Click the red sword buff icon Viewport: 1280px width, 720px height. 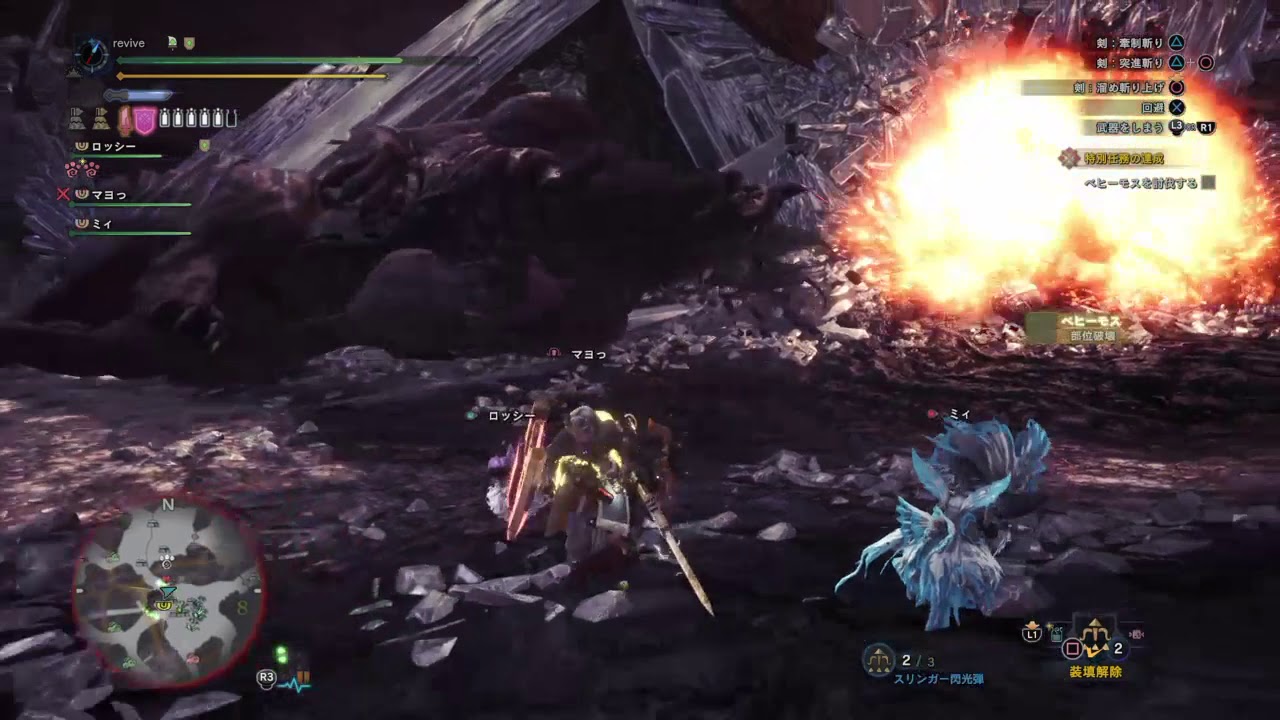126,120
